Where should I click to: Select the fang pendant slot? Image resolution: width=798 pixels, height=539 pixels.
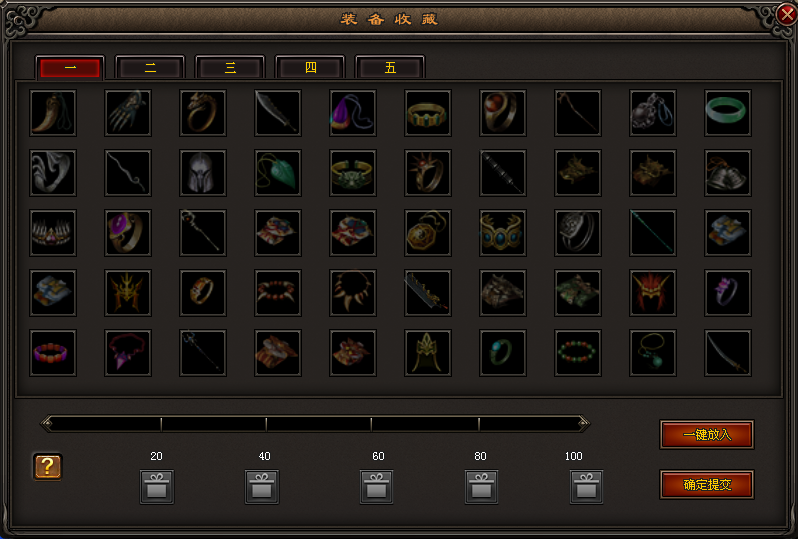click(x=53, y=113)
